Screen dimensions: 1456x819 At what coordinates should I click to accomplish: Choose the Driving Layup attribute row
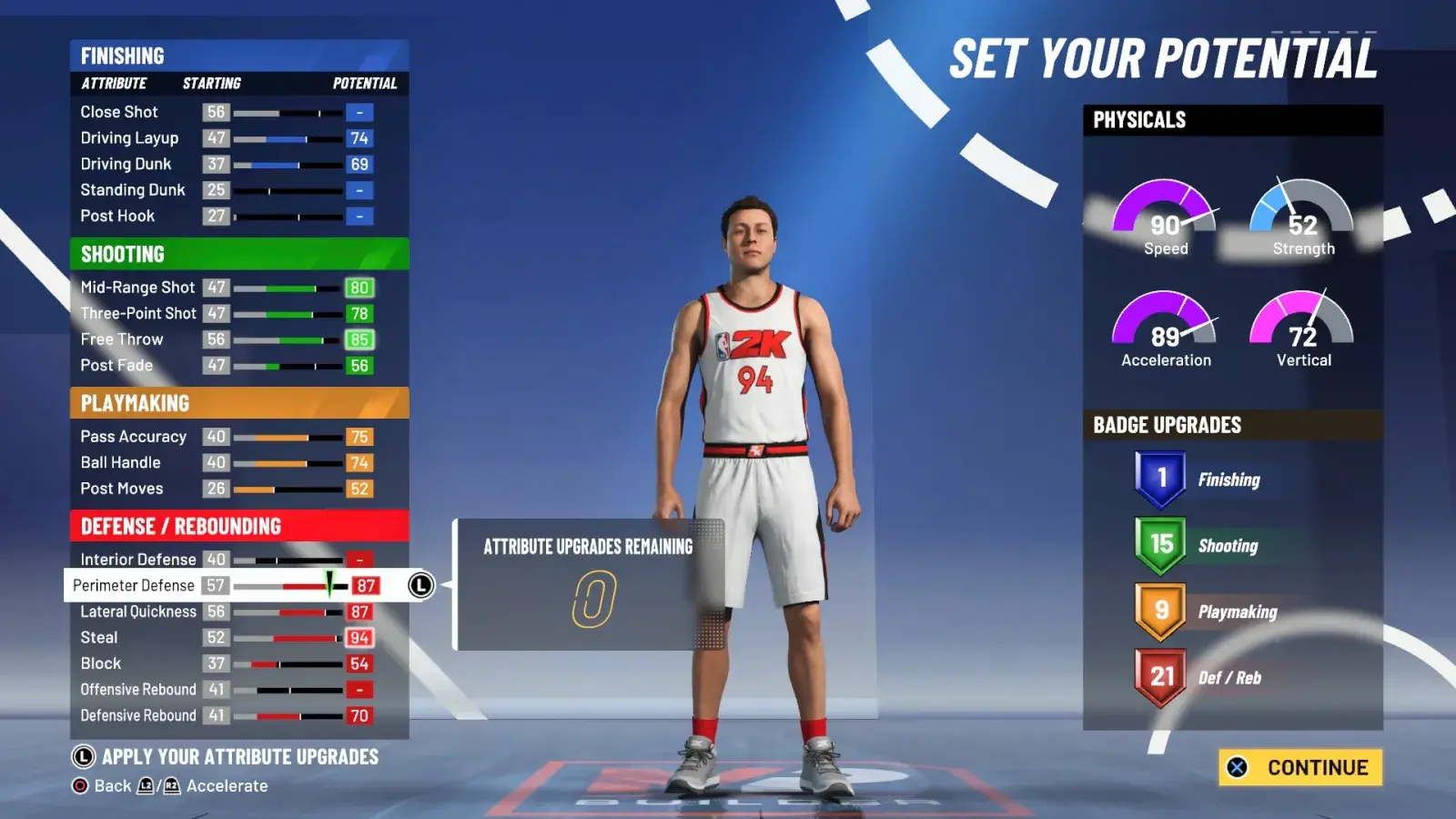[227, 138]
